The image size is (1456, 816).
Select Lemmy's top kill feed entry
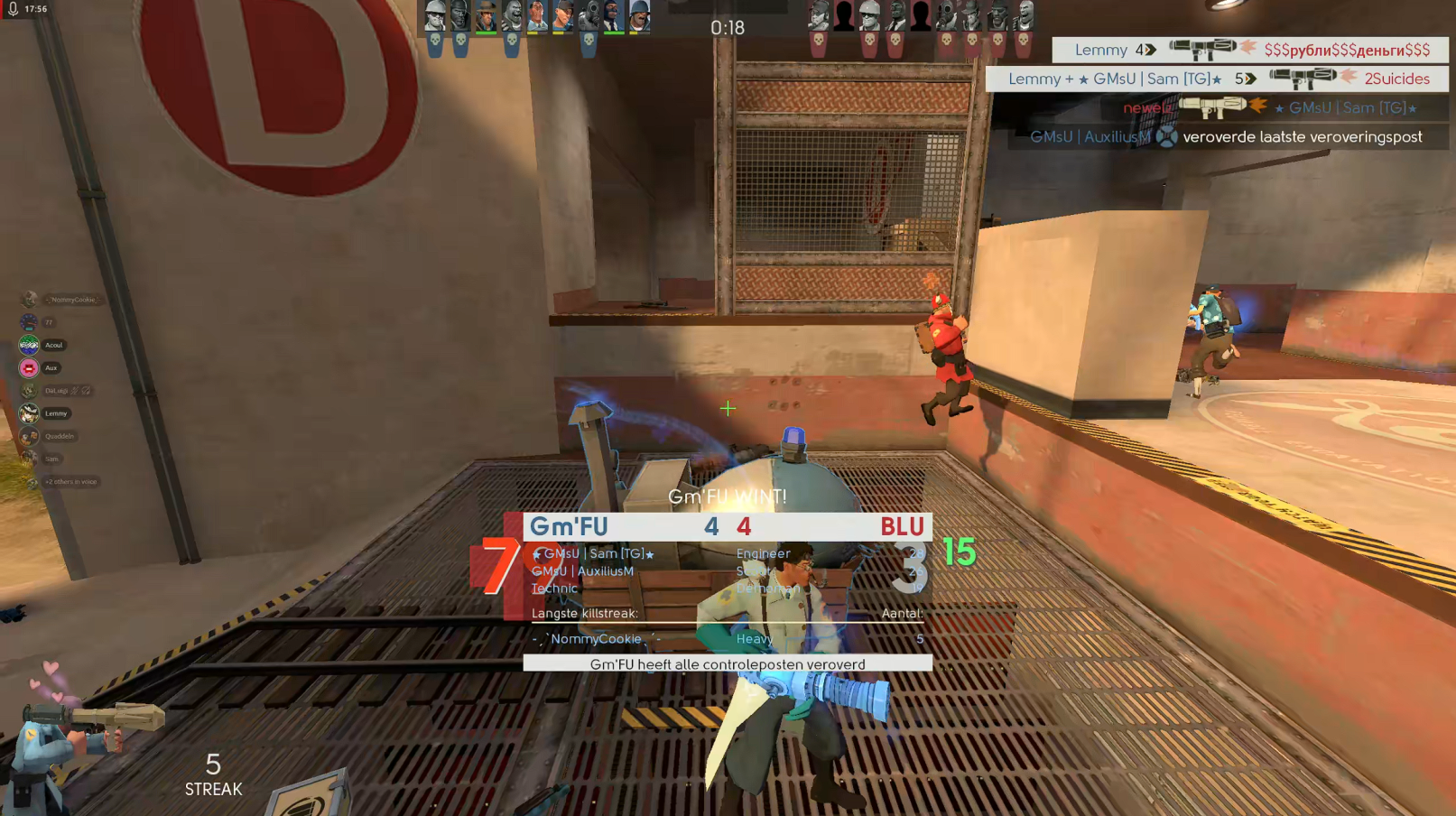pos(1250,50)
